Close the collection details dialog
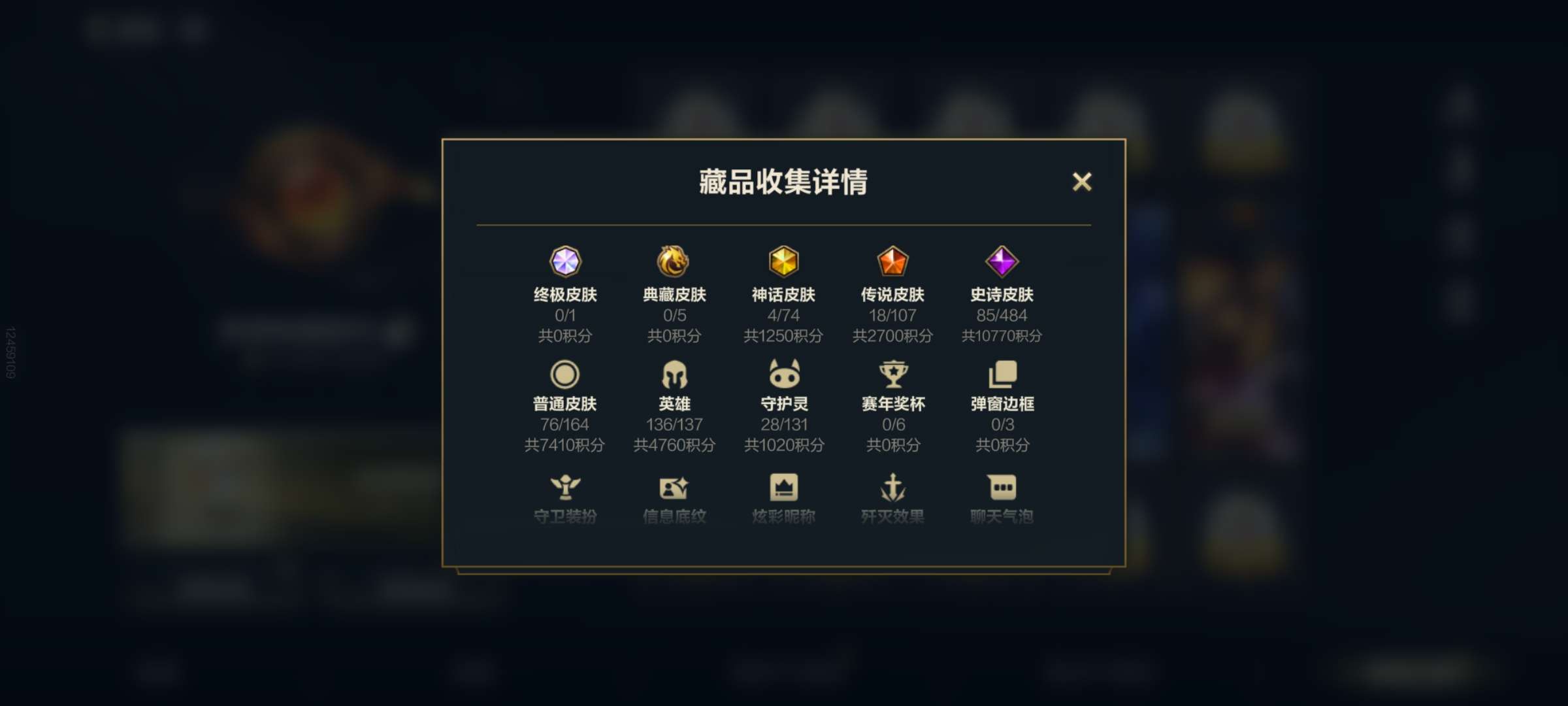1568x706 pixels. click(1083, 183)
